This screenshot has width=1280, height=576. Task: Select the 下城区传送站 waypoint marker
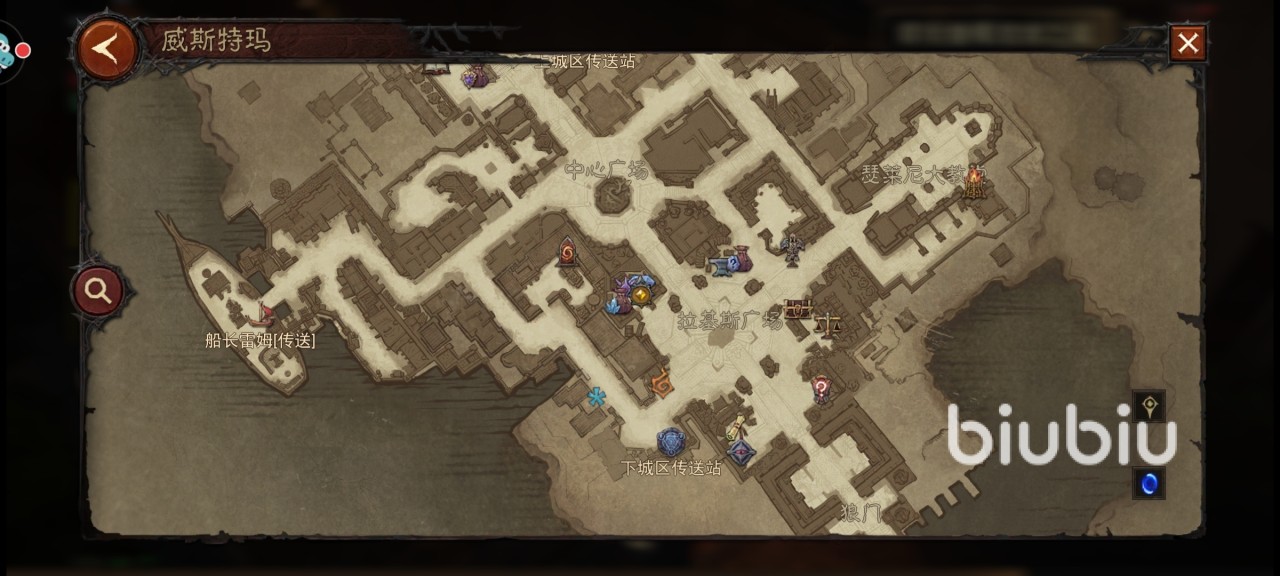coord(671,443)
